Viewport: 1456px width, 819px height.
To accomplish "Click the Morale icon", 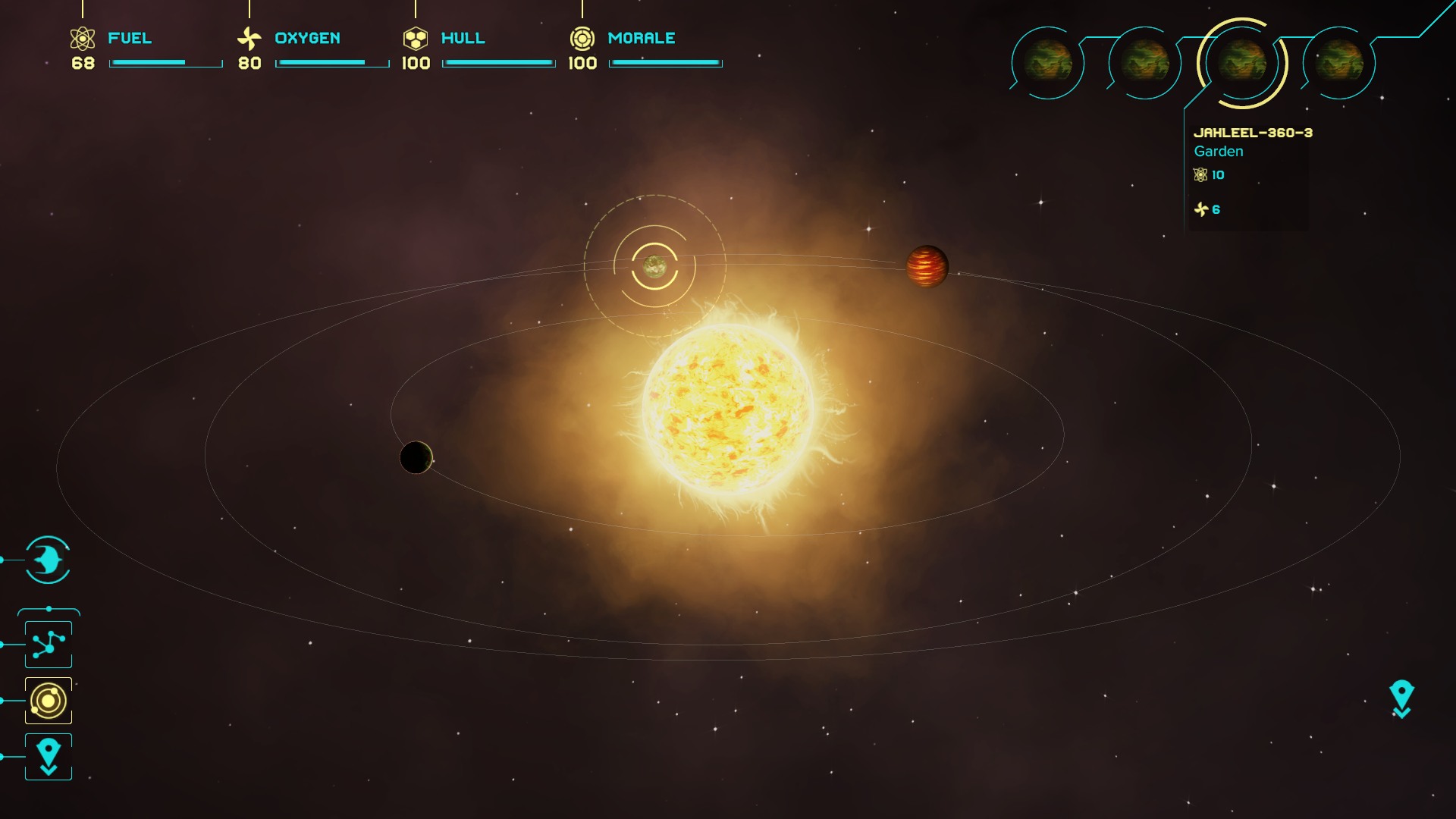I will tap(582, 36).
